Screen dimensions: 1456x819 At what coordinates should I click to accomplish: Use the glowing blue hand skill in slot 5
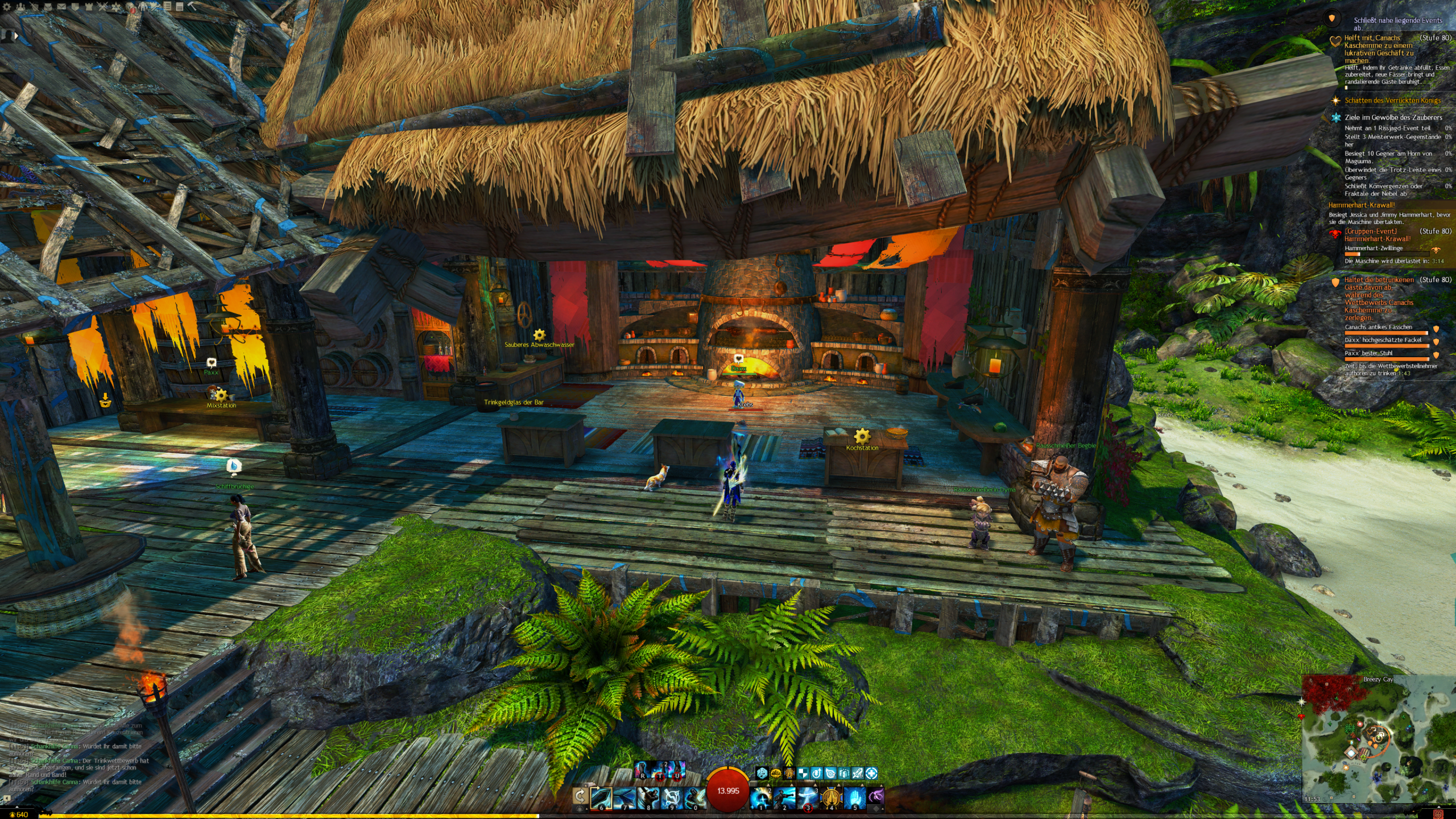coord(854,798)
